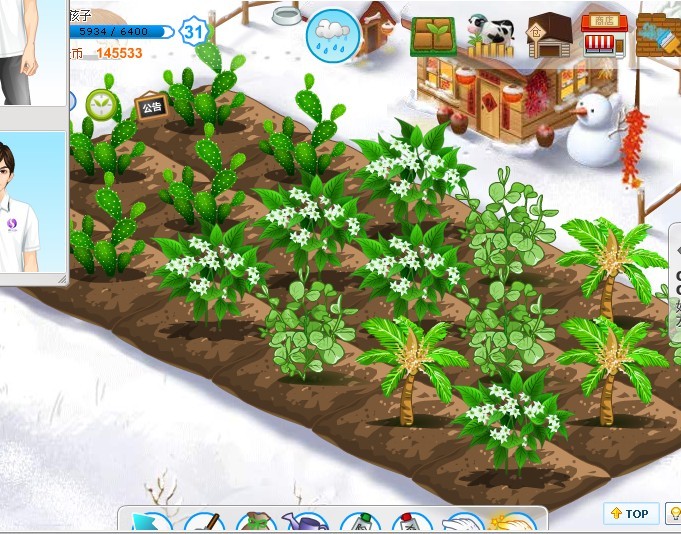Select the purple watering can tool
The width and height of the screenshot is (681, 534).
tap(307, 524)
